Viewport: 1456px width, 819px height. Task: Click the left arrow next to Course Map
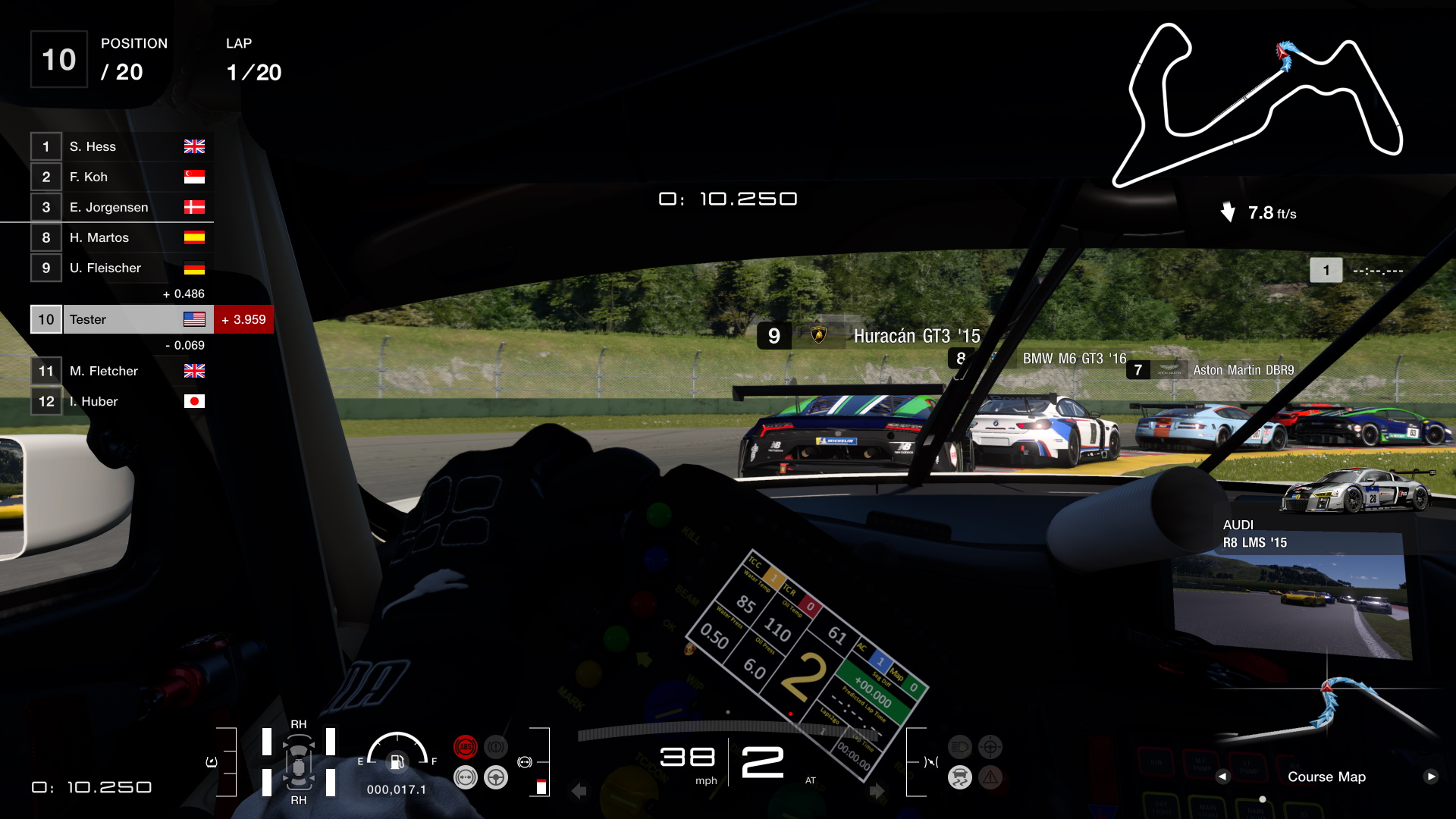point(1224,777)
